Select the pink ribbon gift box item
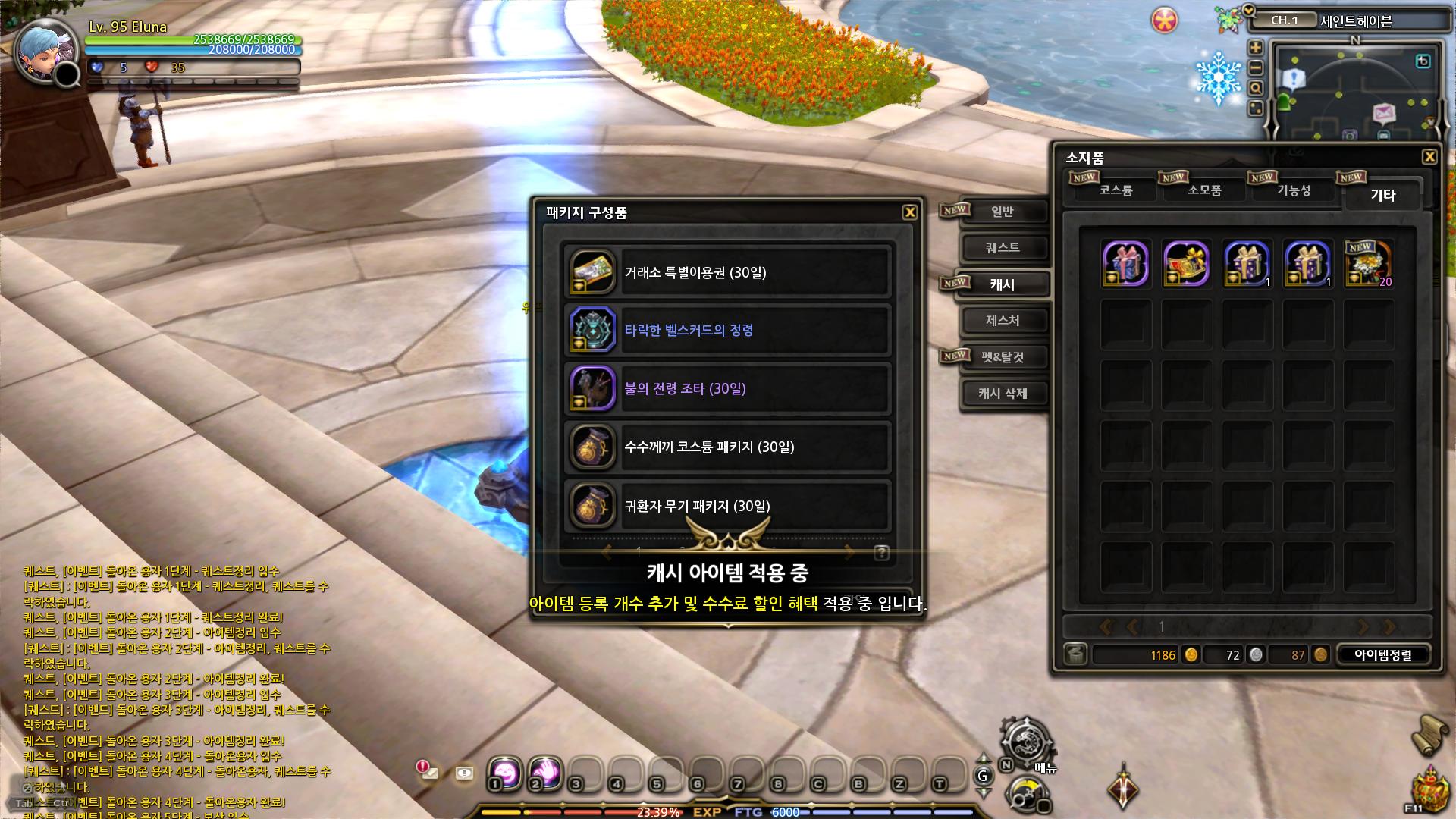 (1125, 264)
